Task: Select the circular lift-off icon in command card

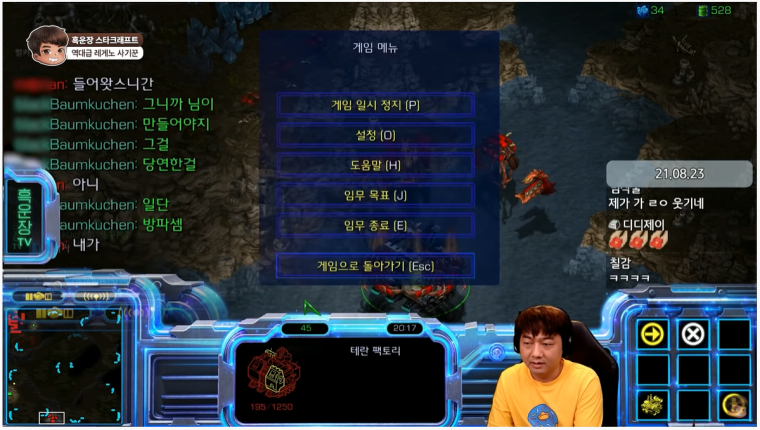Action: pos(733,404)
